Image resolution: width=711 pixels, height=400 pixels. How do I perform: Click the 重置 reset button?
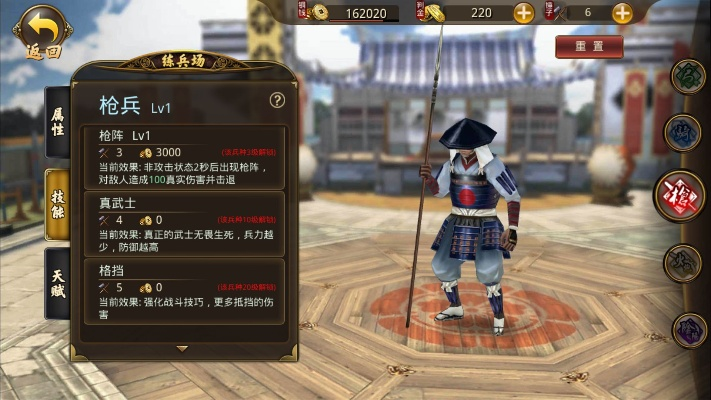click(588, 47)
